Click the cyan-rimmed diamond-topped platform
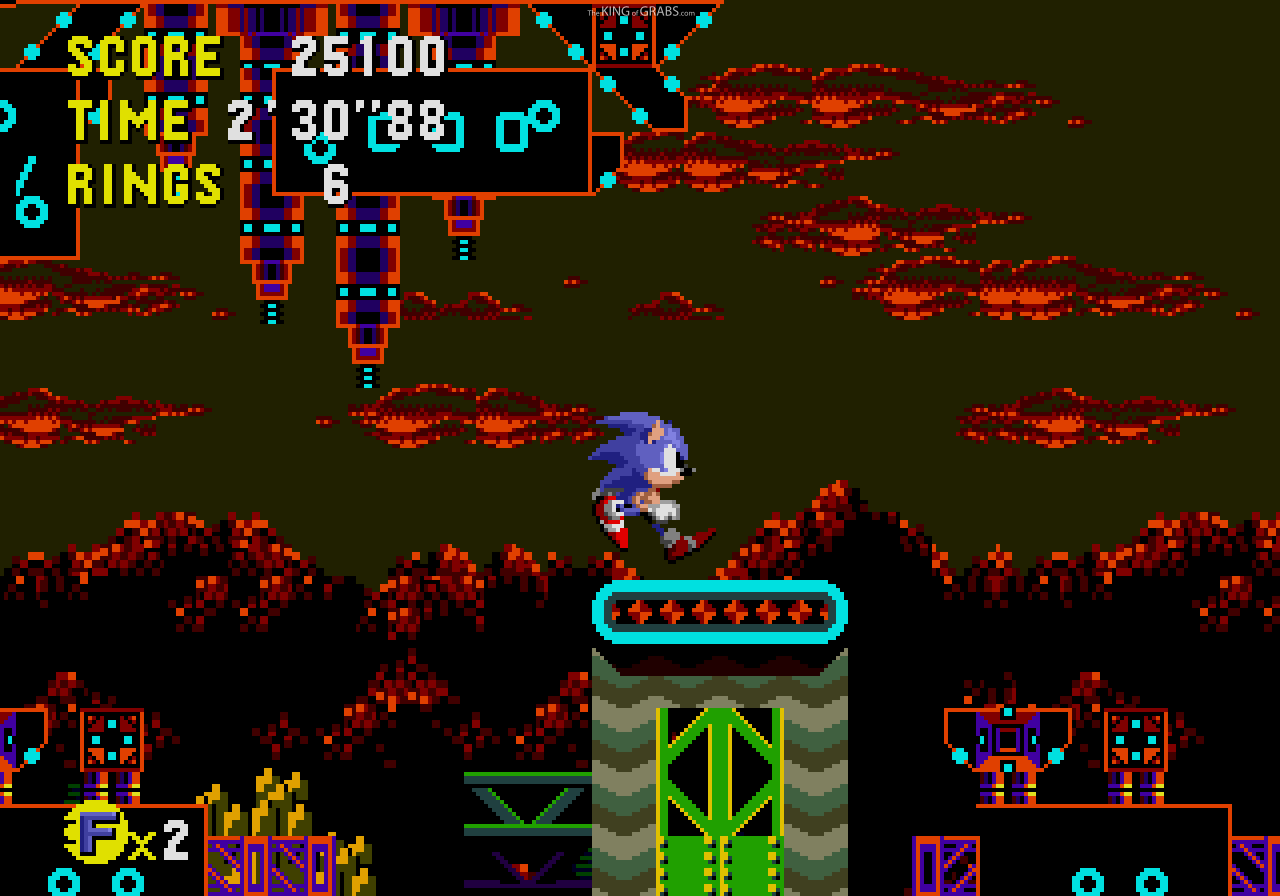This screenshot has width=1280, height=896. (718, 610)
